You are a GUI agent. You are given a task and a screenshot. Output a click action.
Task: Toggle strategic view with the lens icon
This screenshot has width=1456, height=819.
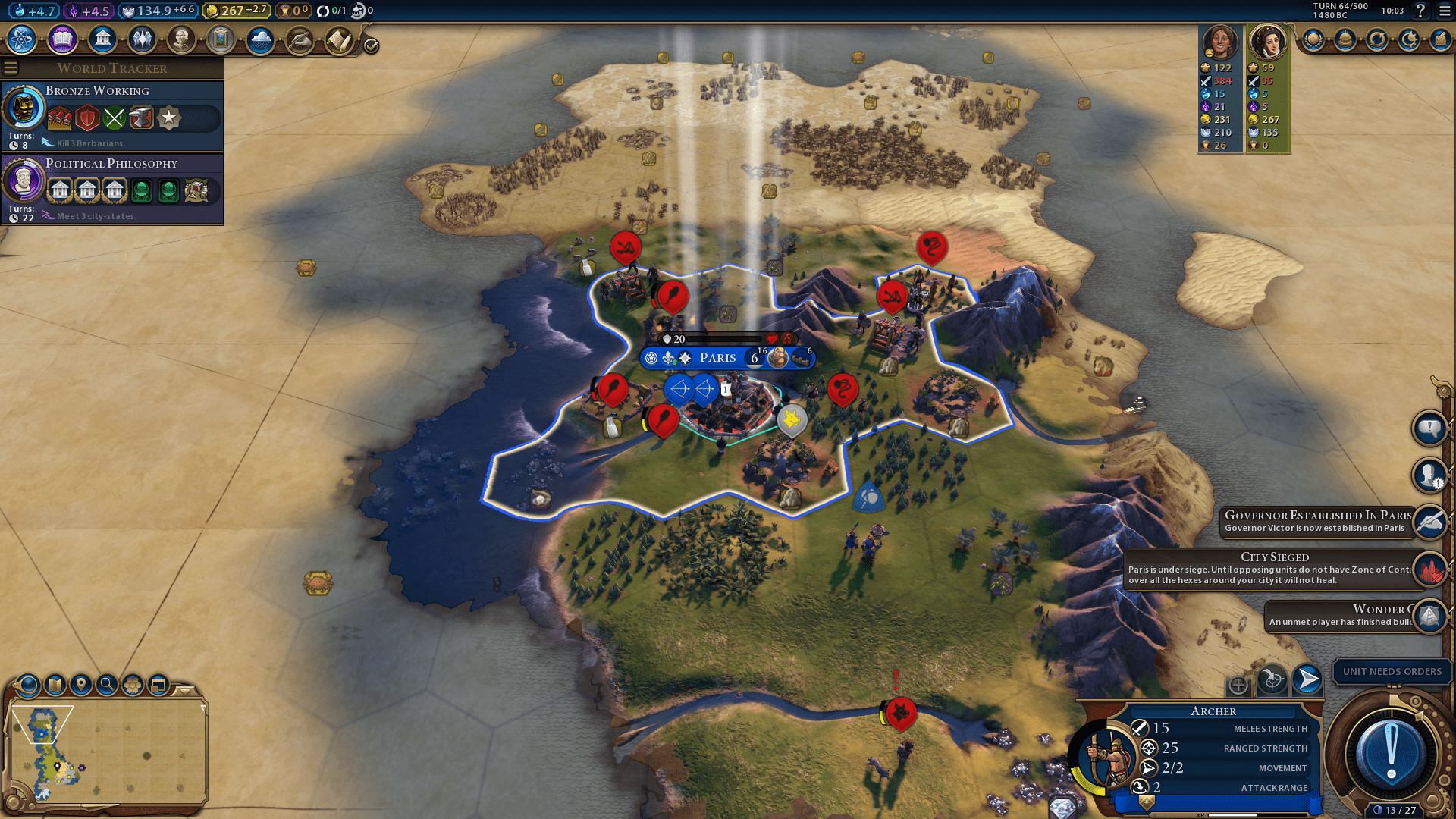[x=27, y=684]
